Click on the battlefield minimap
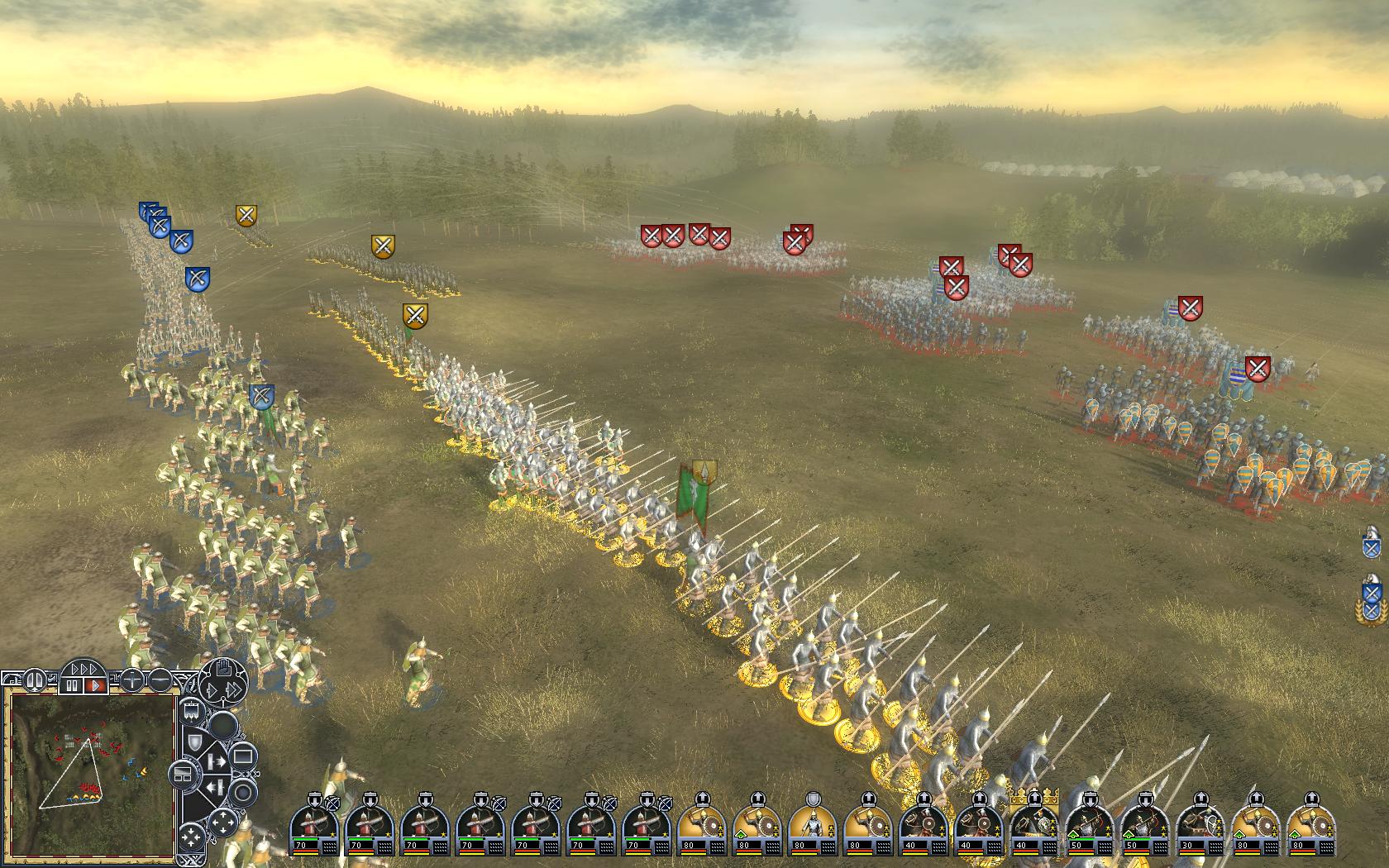 pos(91,773)
